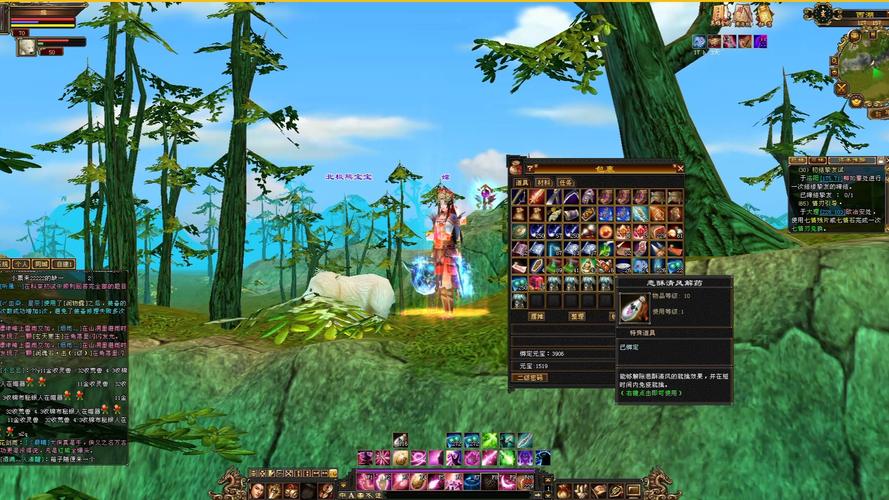The width and height of the screenshot is (889, 500).
Task: Select the pet portrait below player frame
Action: [x=26, y=46]
